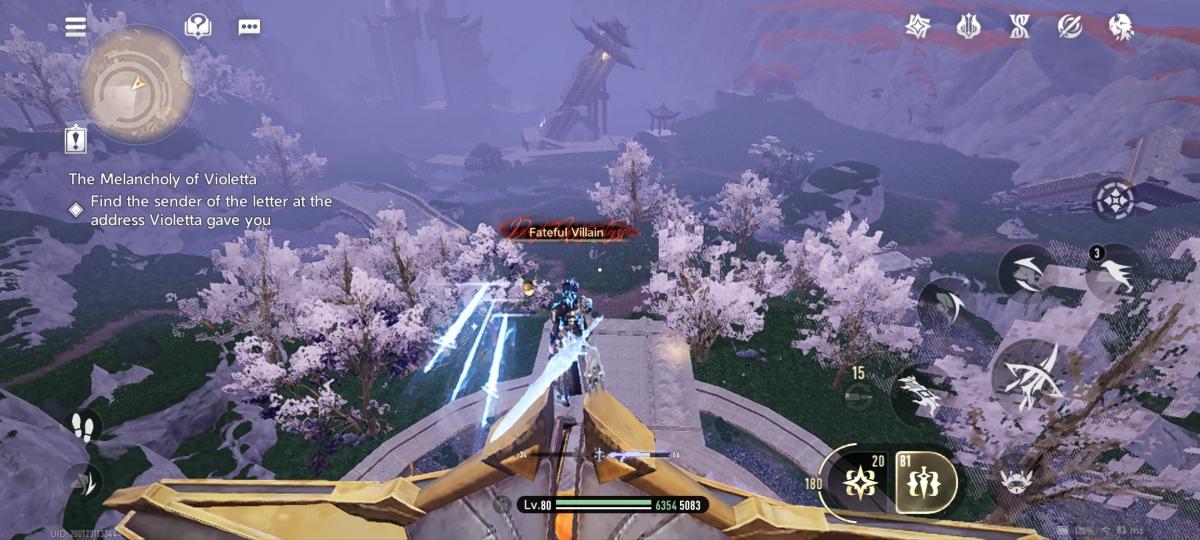Open the sword-in-circle icon in top bar
The width and height of the screenshot is (1200, 540).
(1070, 27)
